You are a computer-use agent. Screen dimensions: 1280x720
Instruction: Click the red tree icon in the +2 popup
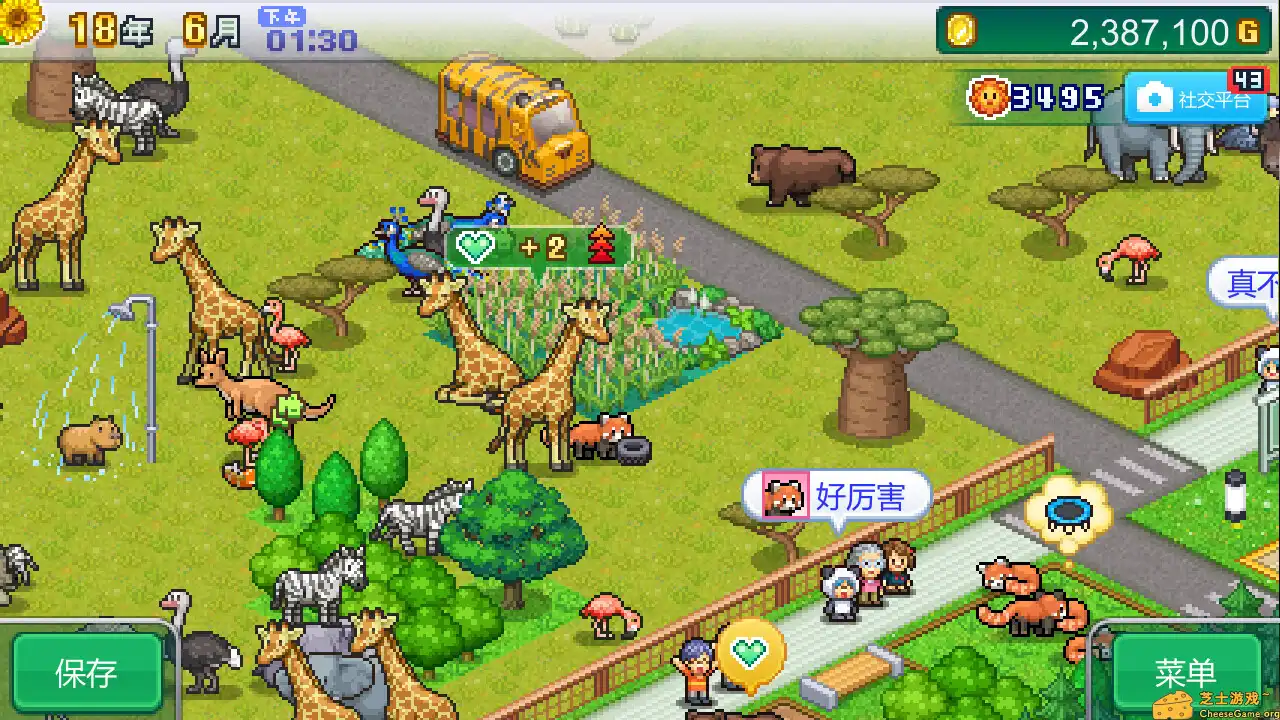click(601, 243)
